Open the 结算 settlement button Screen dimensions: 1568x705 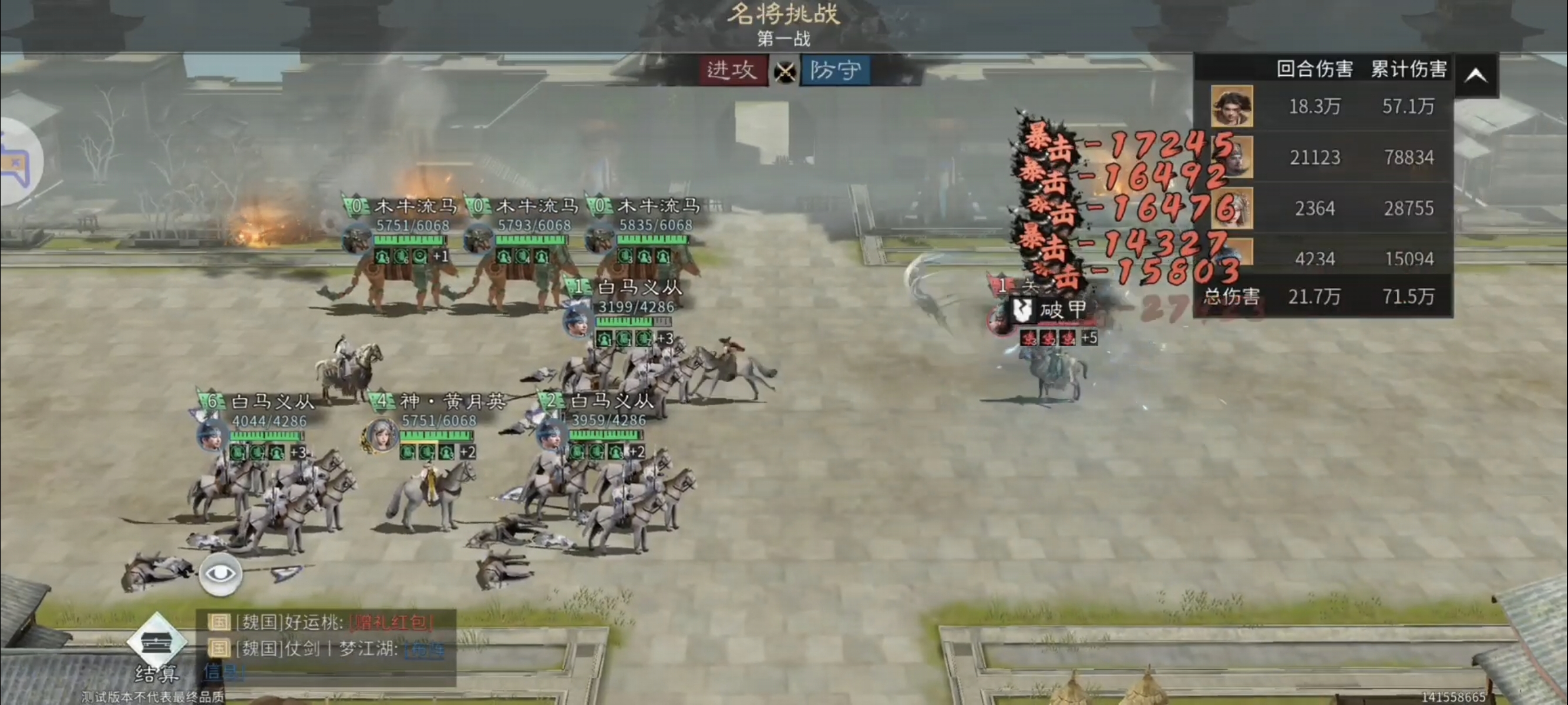[x=156, y=650]
